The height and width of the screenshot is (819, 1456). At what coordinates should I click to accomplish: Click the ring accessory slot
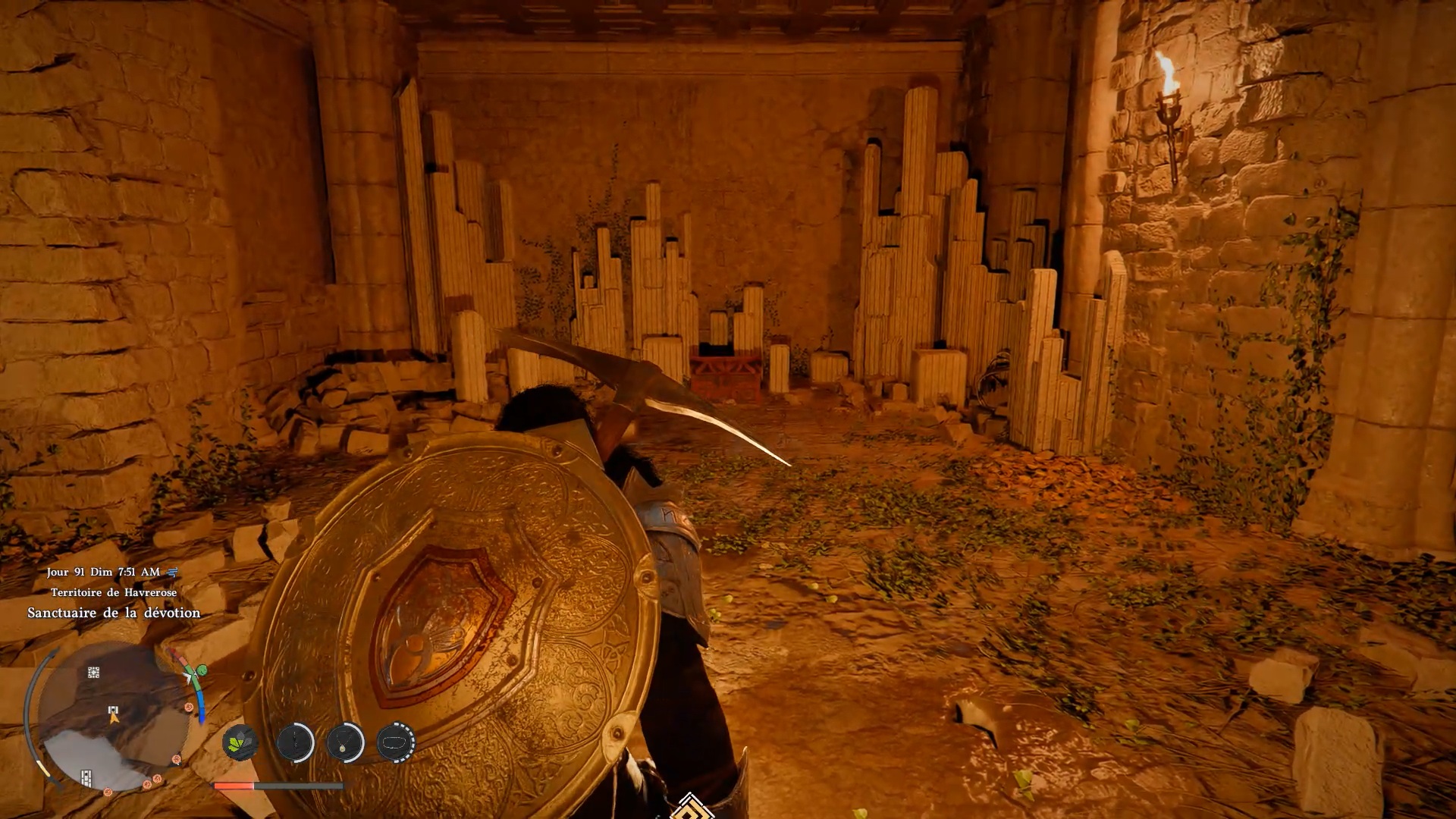tap(395, 742)
